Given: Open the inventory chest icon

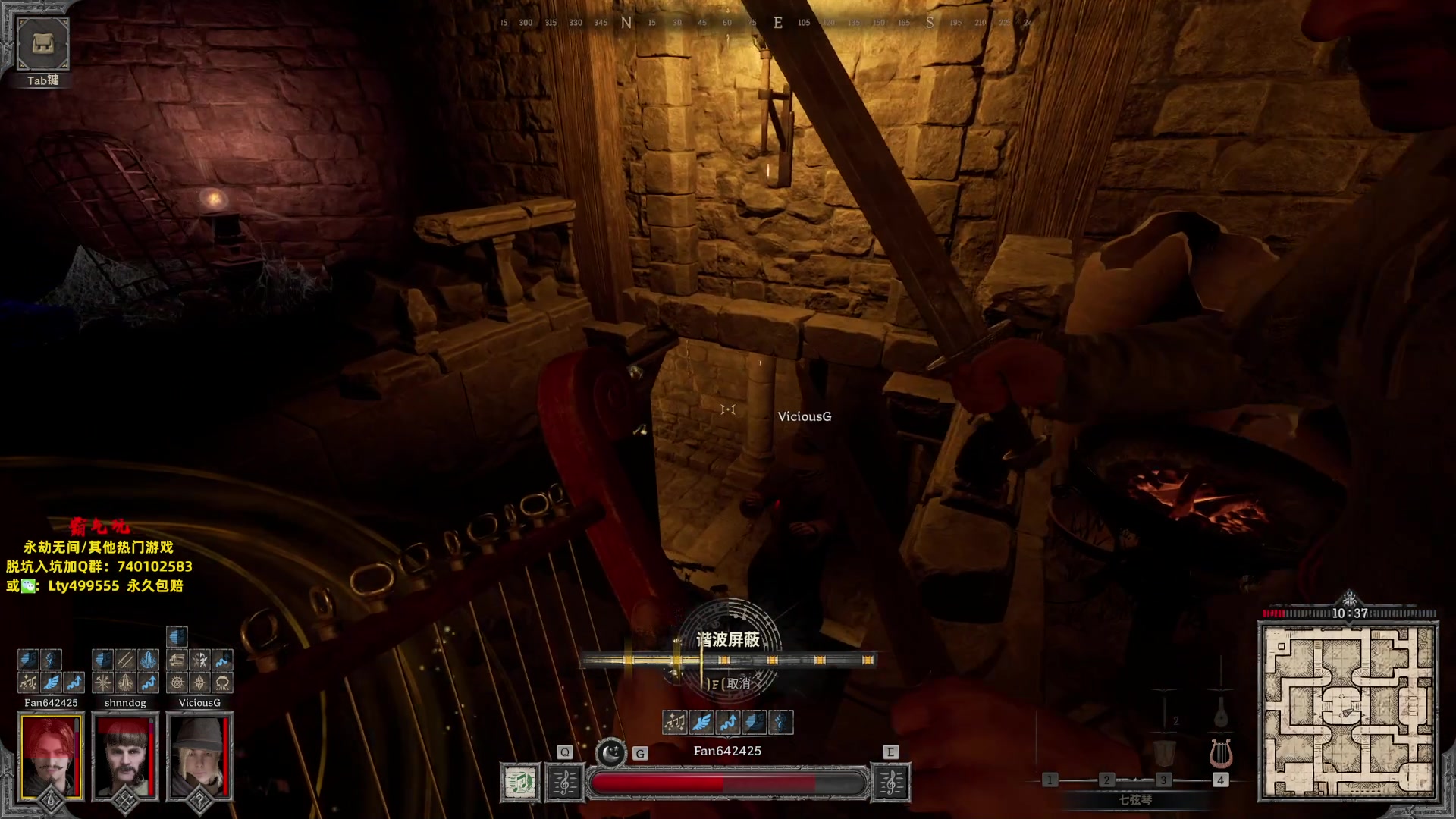Looking at the screenshot, I should 42,43.
